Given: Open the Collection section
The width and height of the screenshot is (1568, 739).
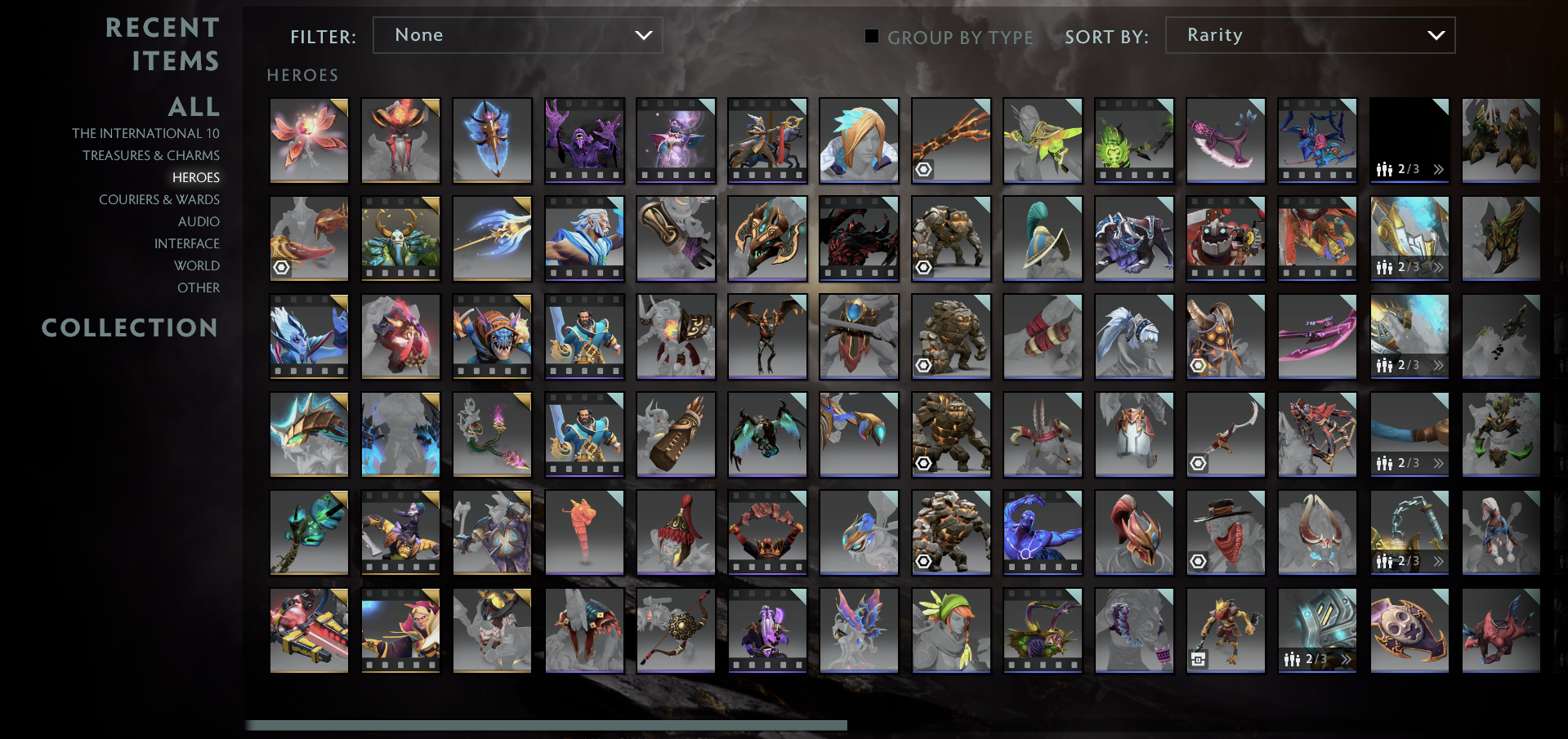Looking at the screenshot, I should [130, 327].
